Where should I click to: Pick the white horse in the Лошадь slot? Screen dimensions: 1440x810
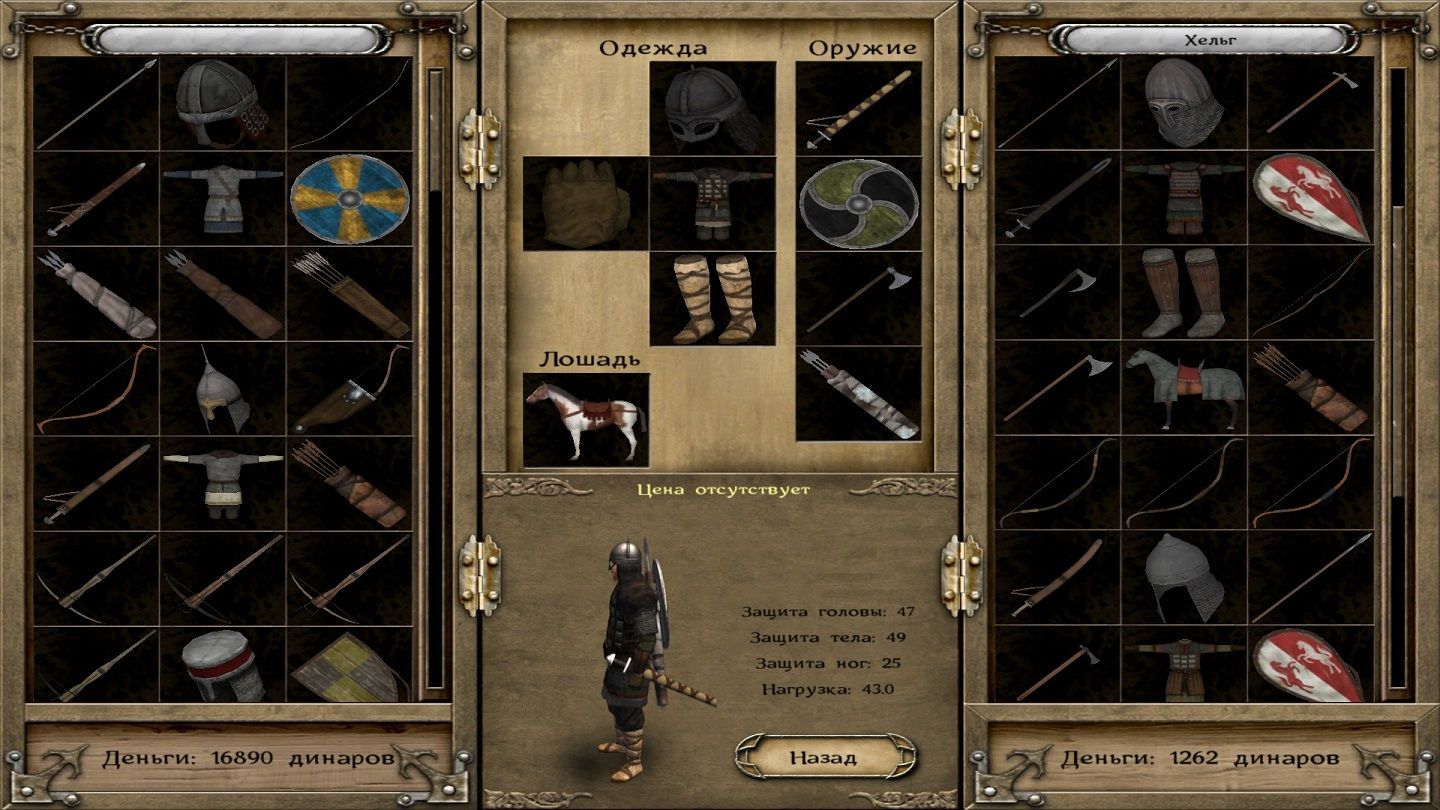(585, 420)
